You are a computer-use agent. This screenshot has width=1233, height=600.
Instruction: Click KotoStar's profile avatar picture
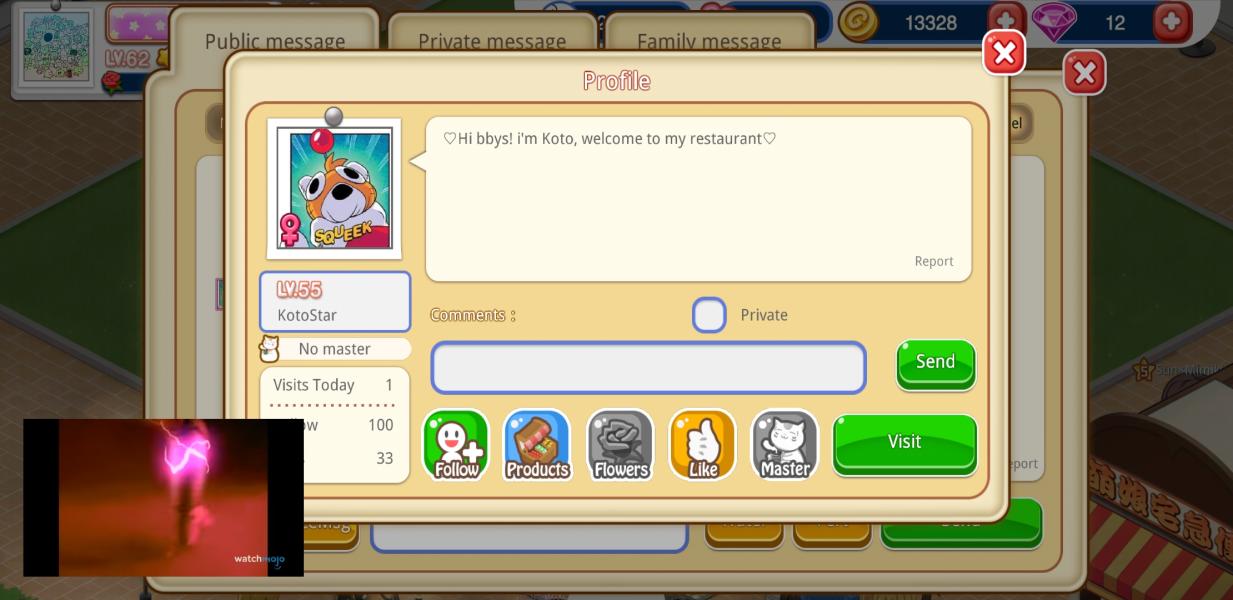point(334,188)
